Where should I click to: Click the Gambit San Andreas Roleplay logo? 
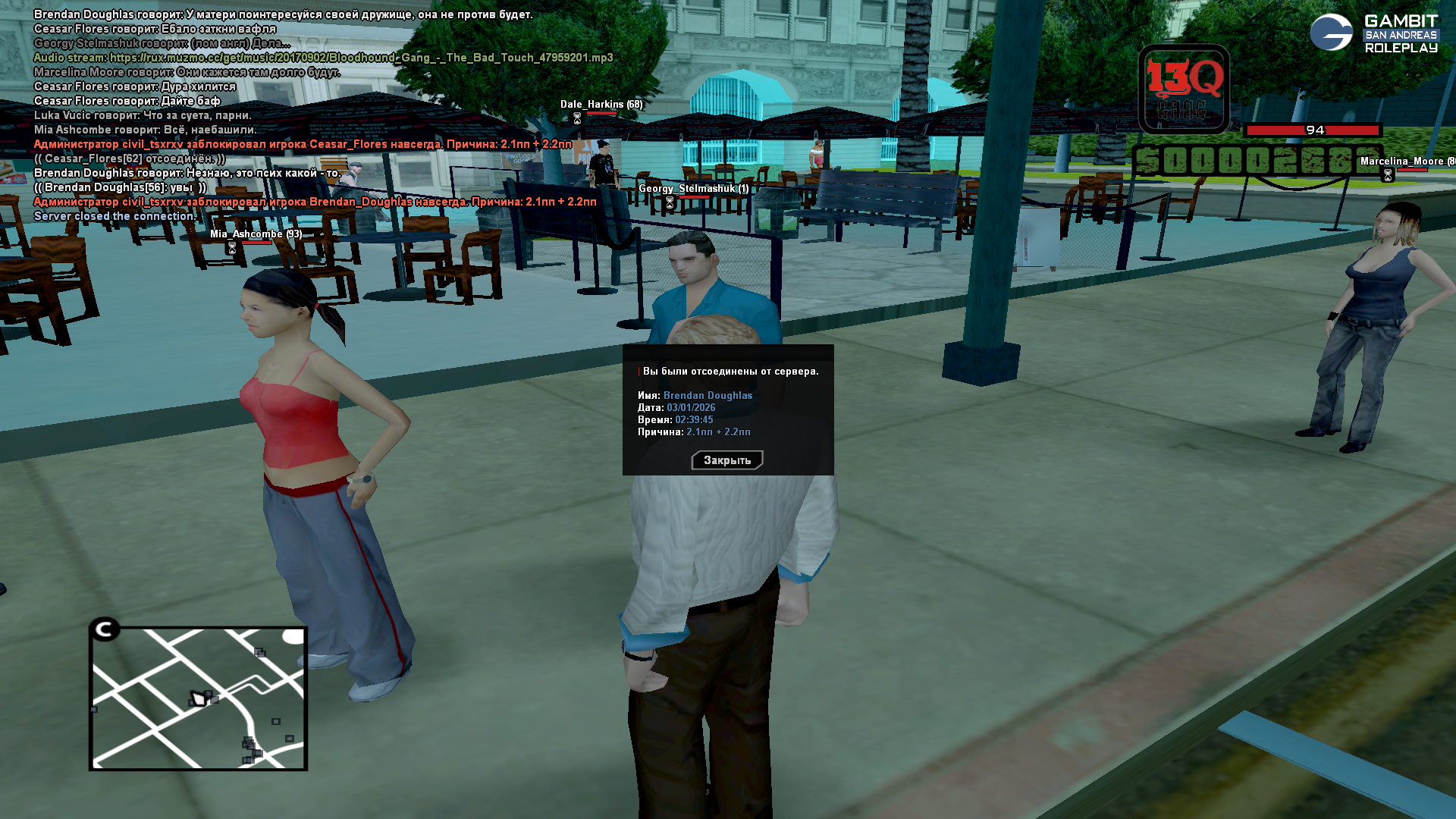[1373, 34]
